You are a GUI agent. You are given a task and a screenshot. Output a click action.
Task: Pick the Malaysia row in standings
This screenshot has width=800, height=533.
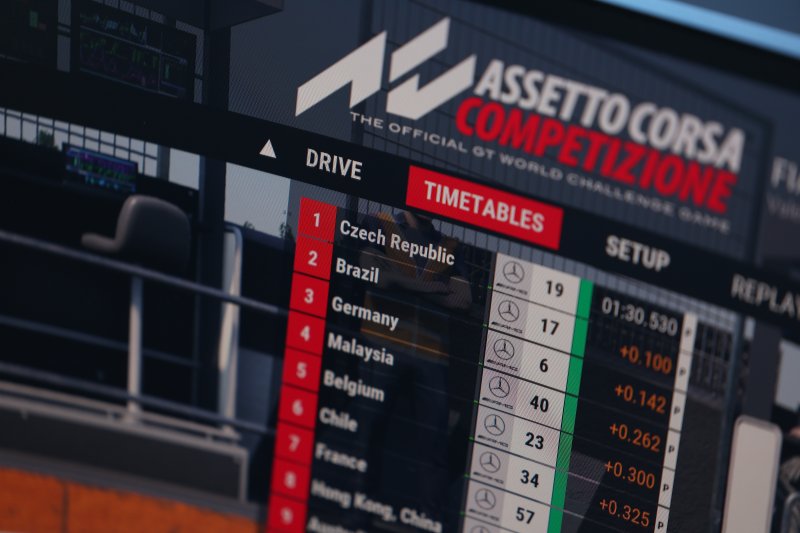point(359,348)
